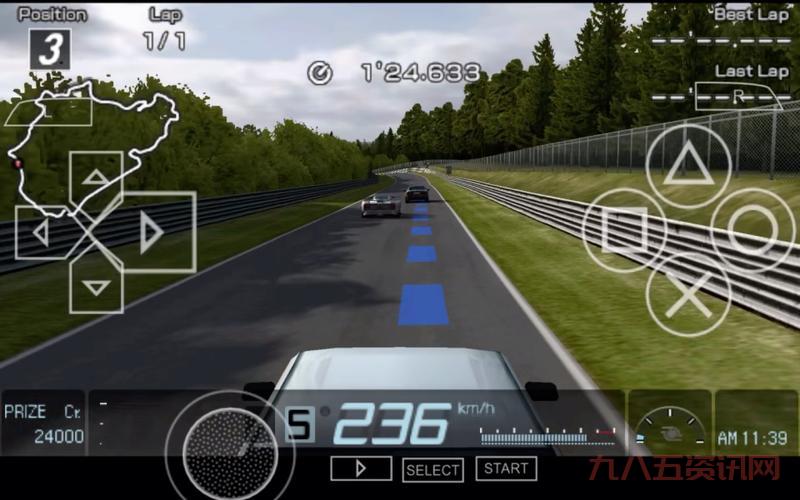This screenshot has height=500, width=800.
Task: Tap the D-pad down arrow
Action: [x=96, y=288]
